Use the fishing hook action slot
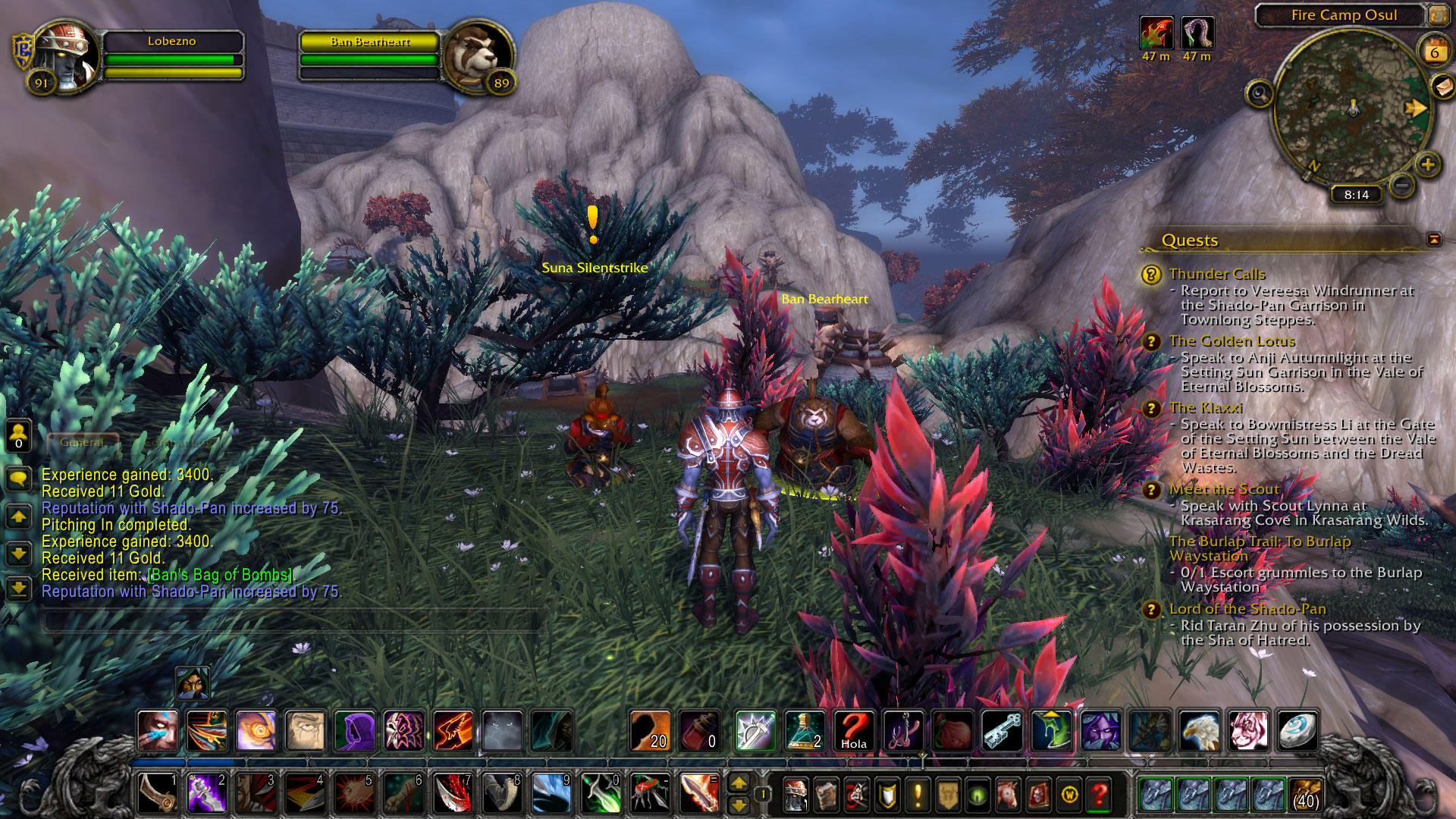Image resolution: width=1456 pixels, height=819 pixels. tap(903, 731)
